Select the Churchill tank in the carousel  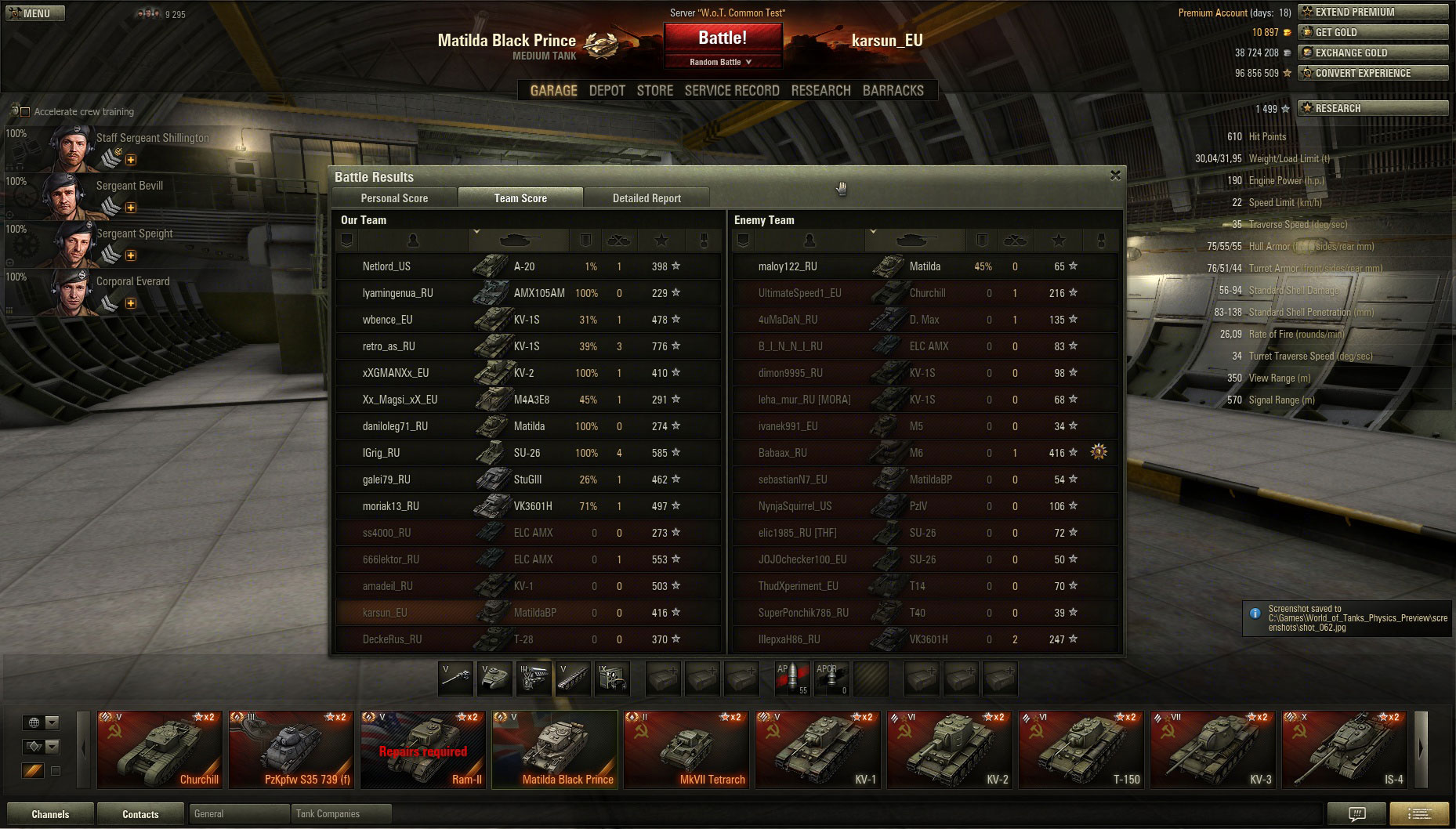pos(160,749)
